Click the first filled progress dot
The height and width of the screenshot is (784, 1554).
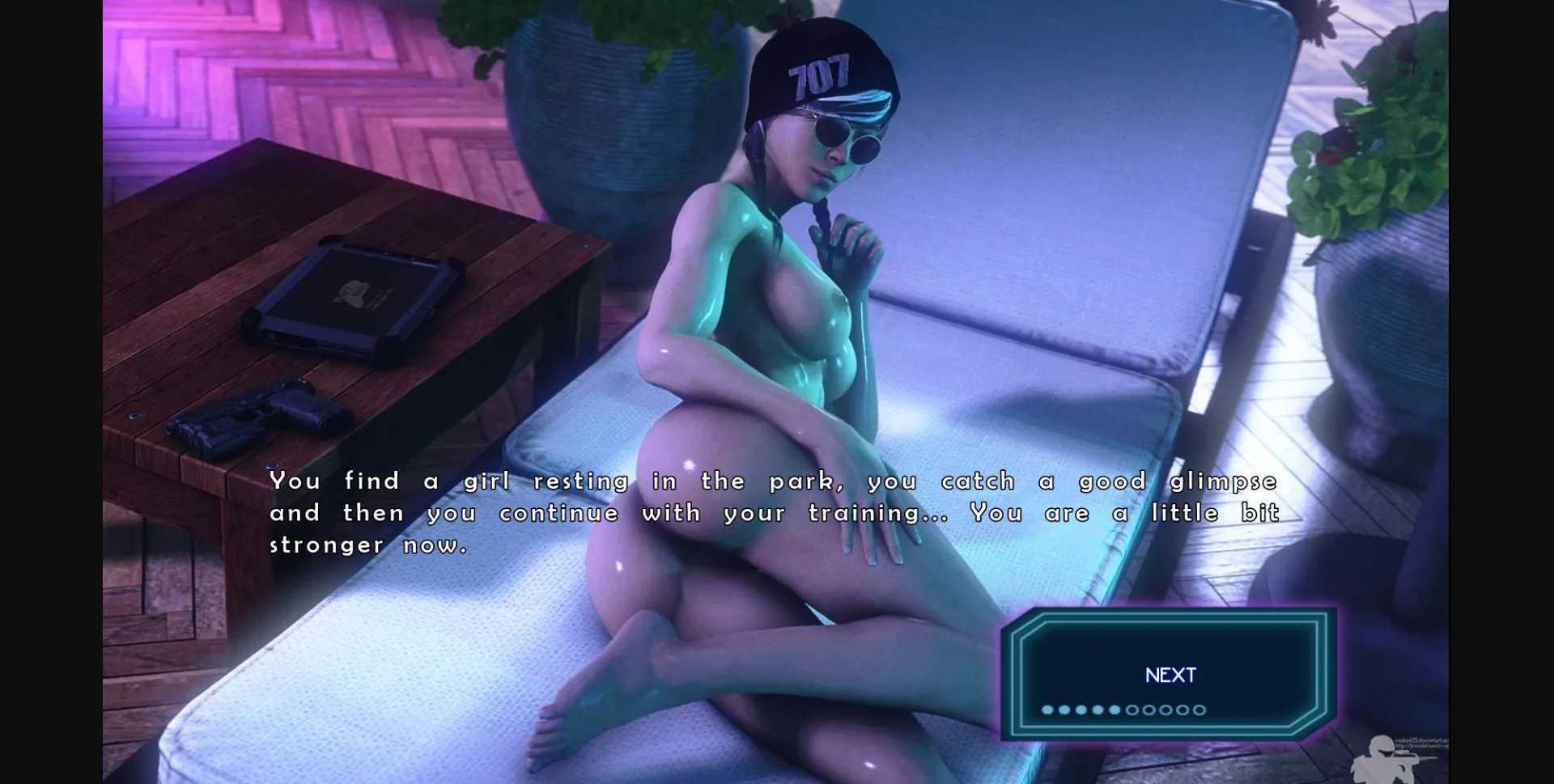click(x=1047, y=710)
